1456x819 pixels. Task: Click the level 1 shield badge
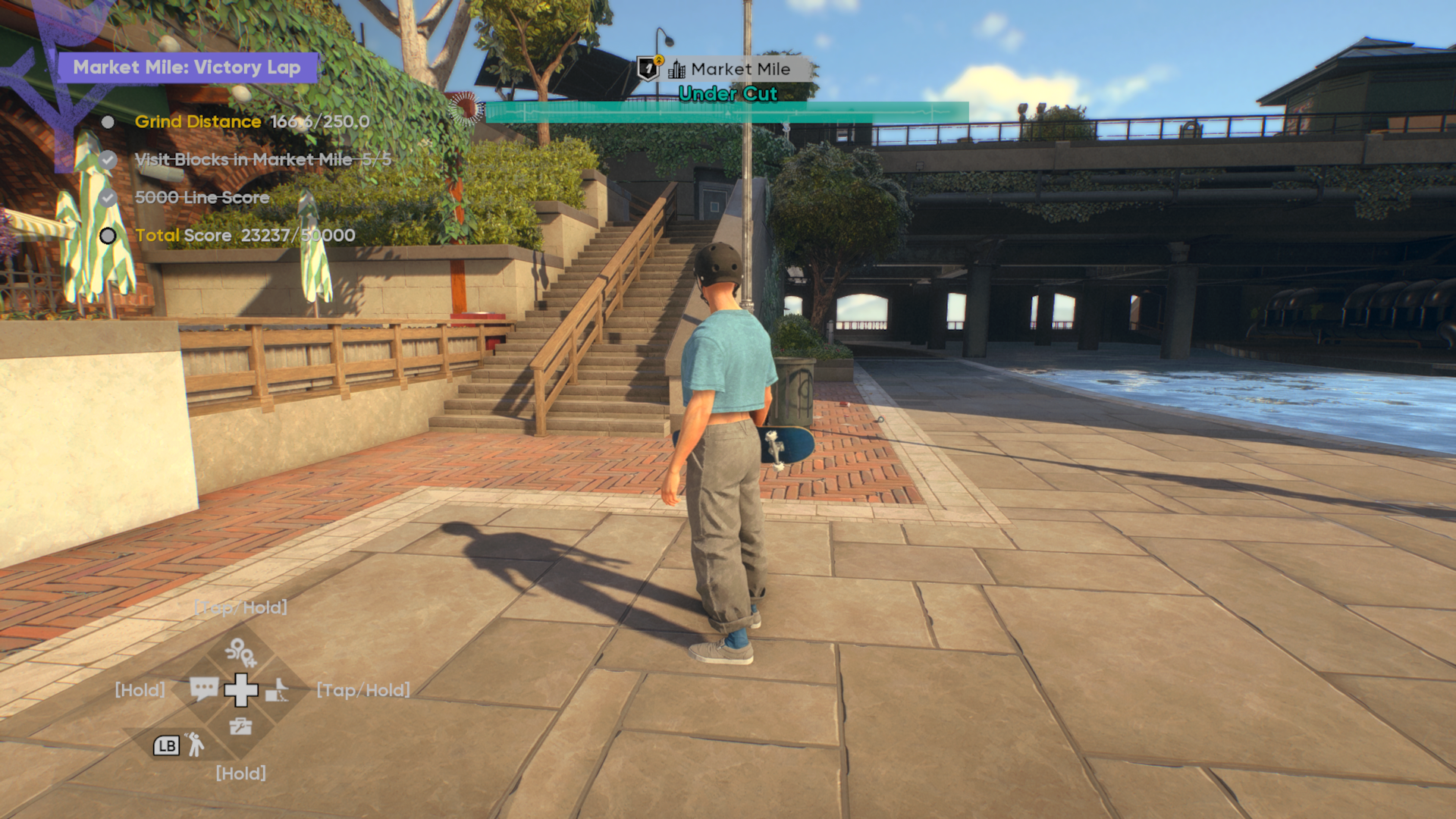tap(648, 68)
